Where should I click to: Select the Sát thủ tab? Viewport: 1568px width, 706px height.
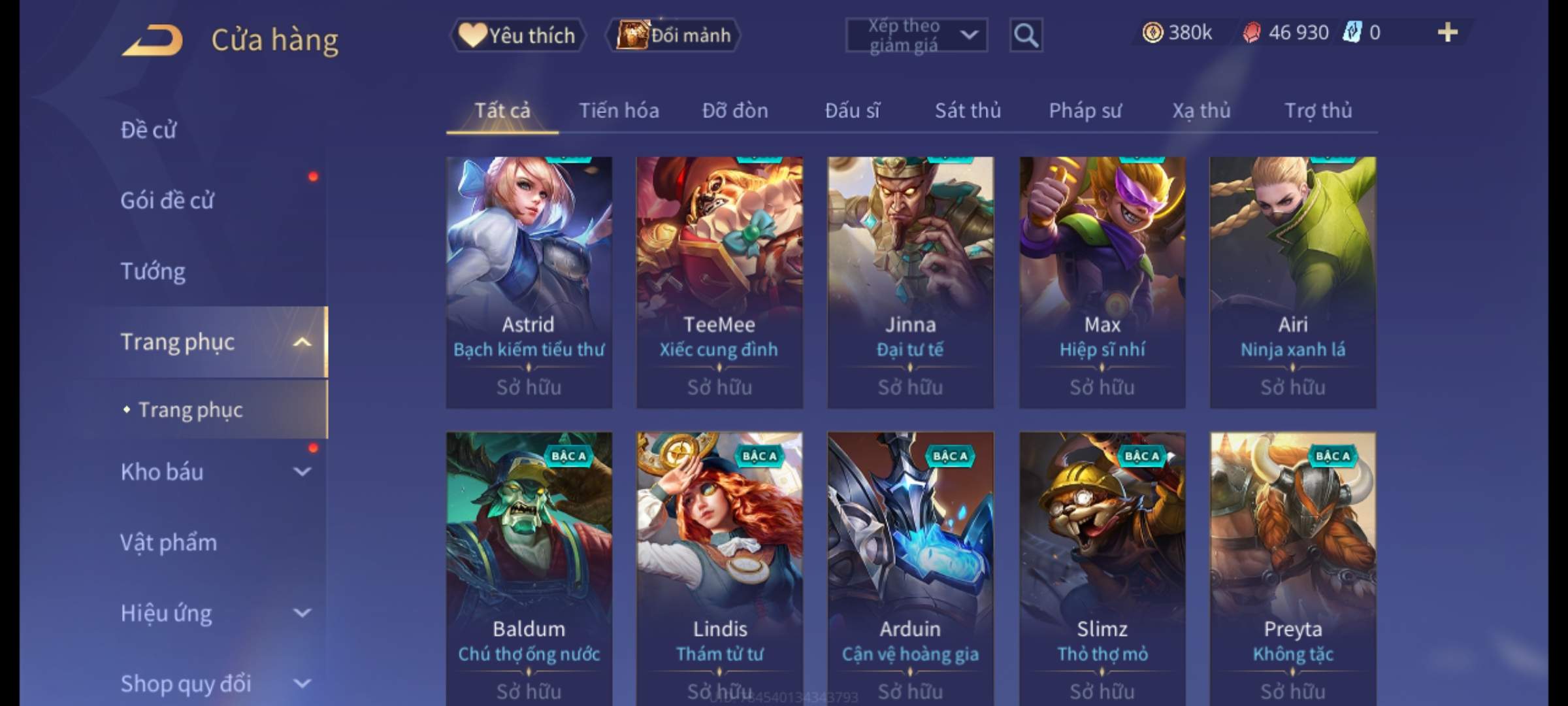(x=968, y=111)
